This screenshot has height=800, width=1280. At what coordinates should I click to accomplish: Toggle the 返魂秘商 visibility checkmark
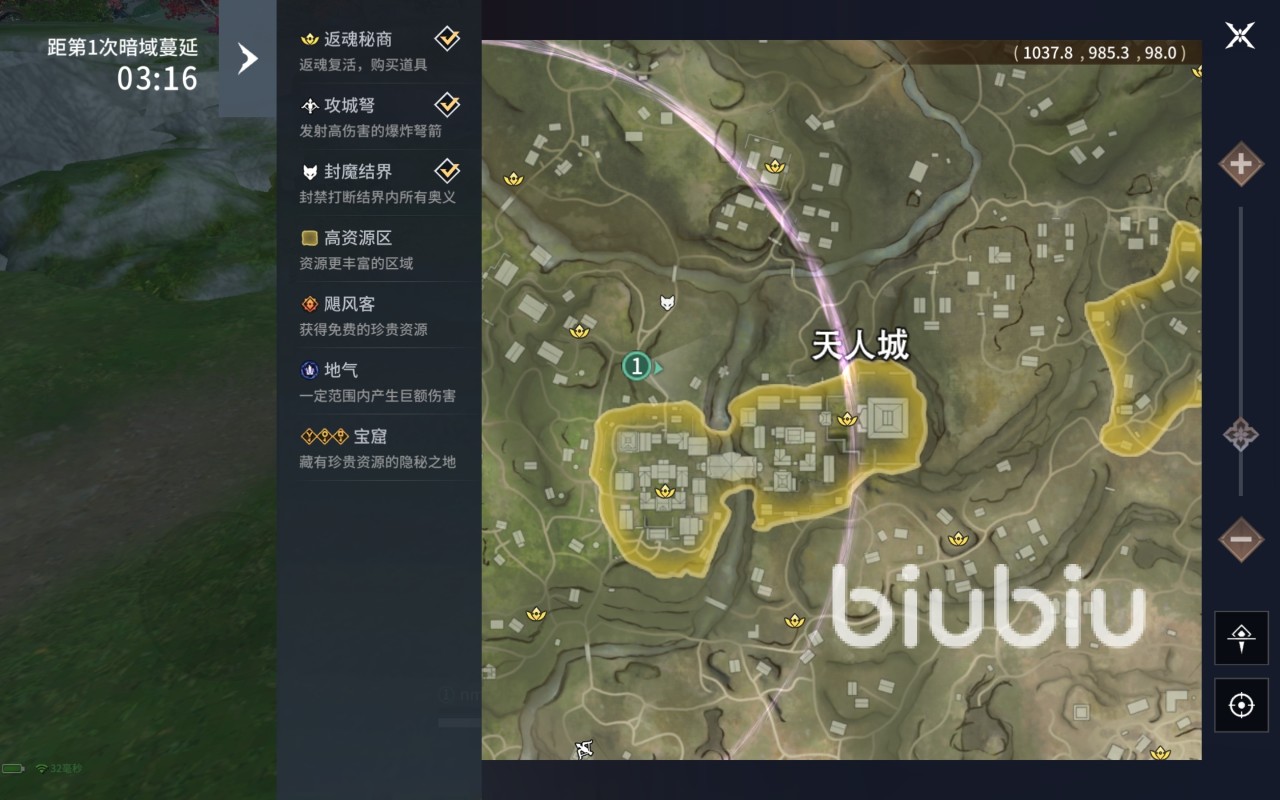(447, 38)
